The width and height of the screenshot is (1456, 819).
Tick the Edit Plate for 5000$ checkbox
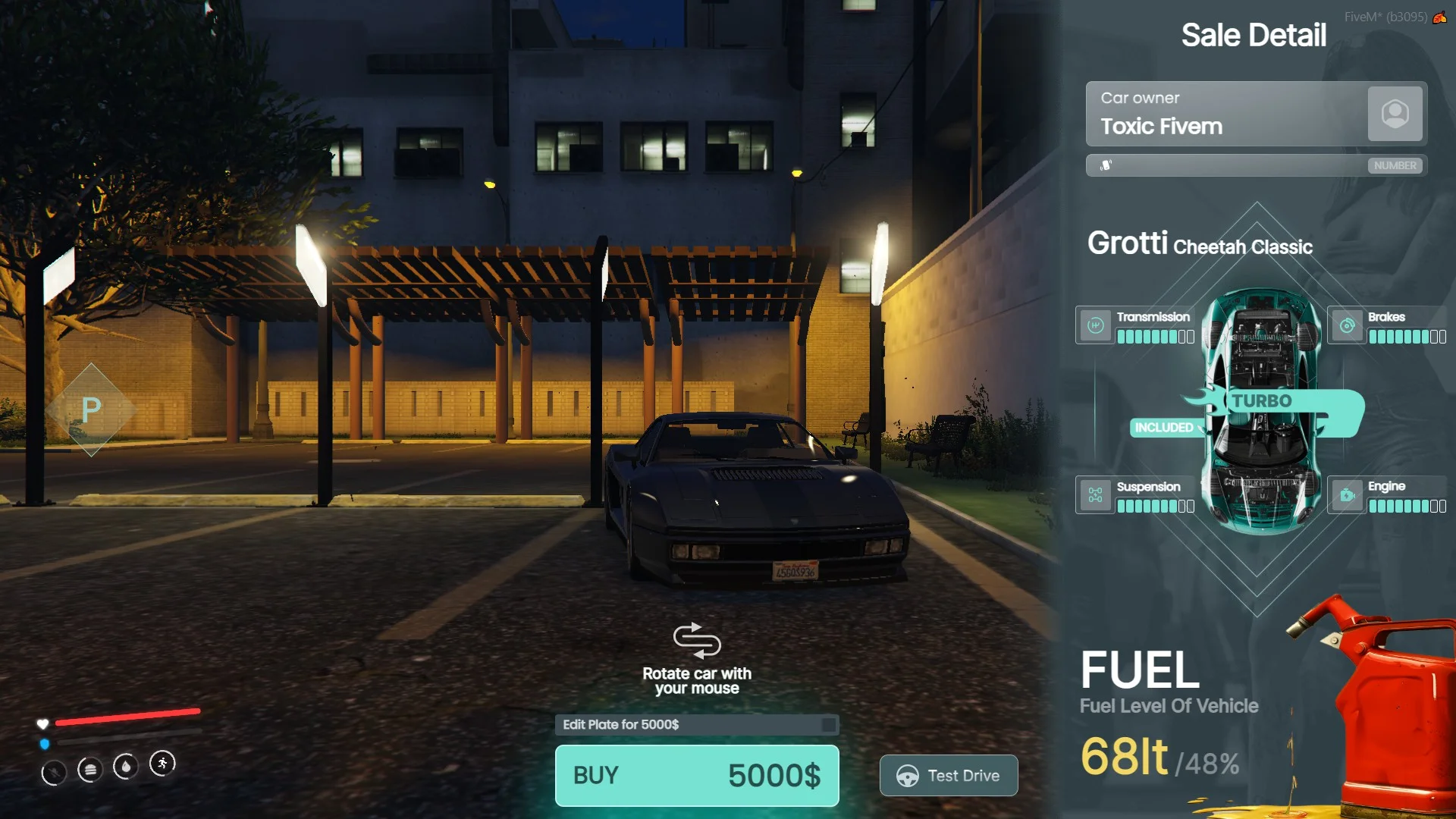point(828,725)
